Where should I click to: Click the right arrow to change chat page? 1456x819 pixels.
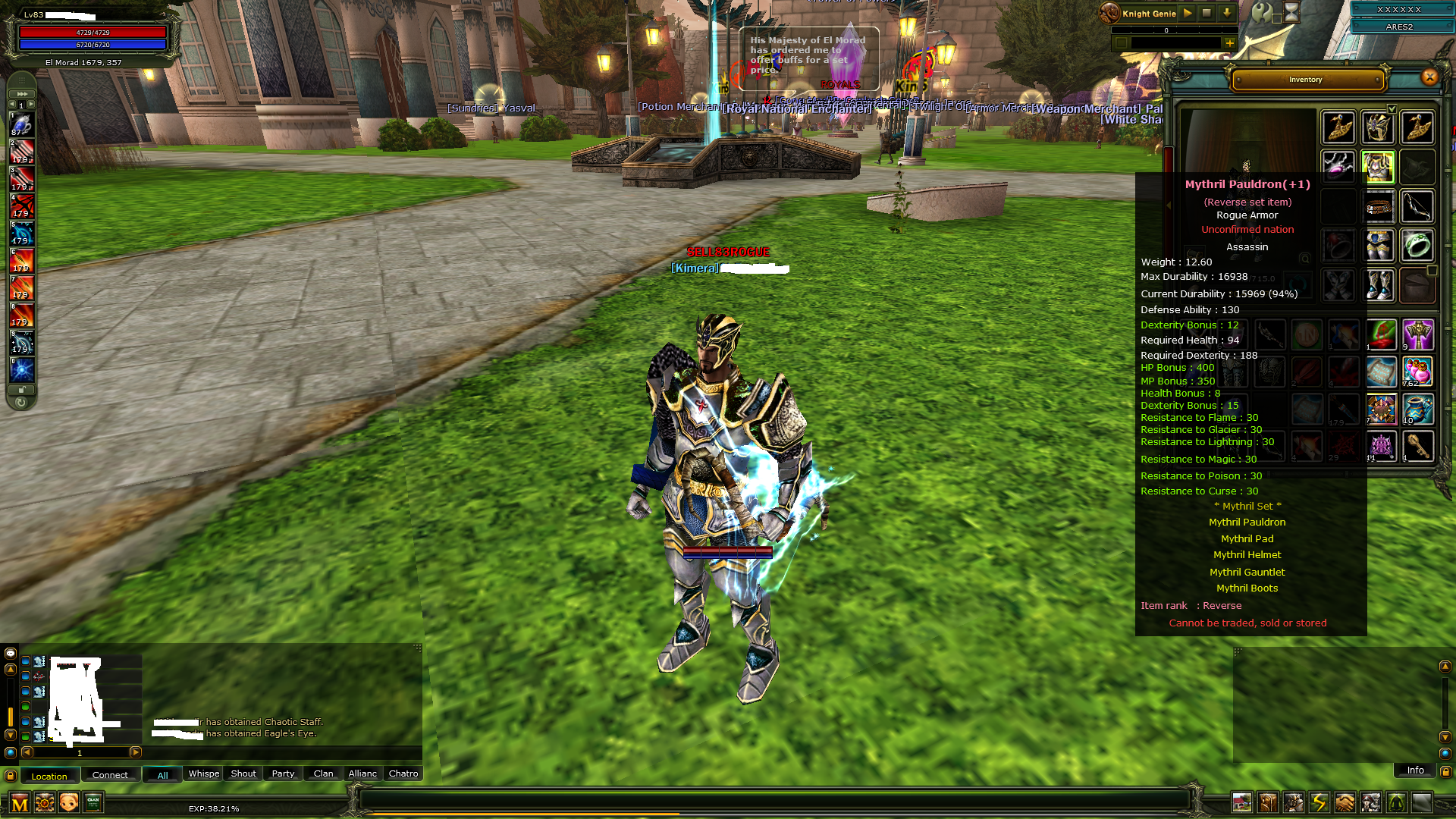[x=136, y=753]
